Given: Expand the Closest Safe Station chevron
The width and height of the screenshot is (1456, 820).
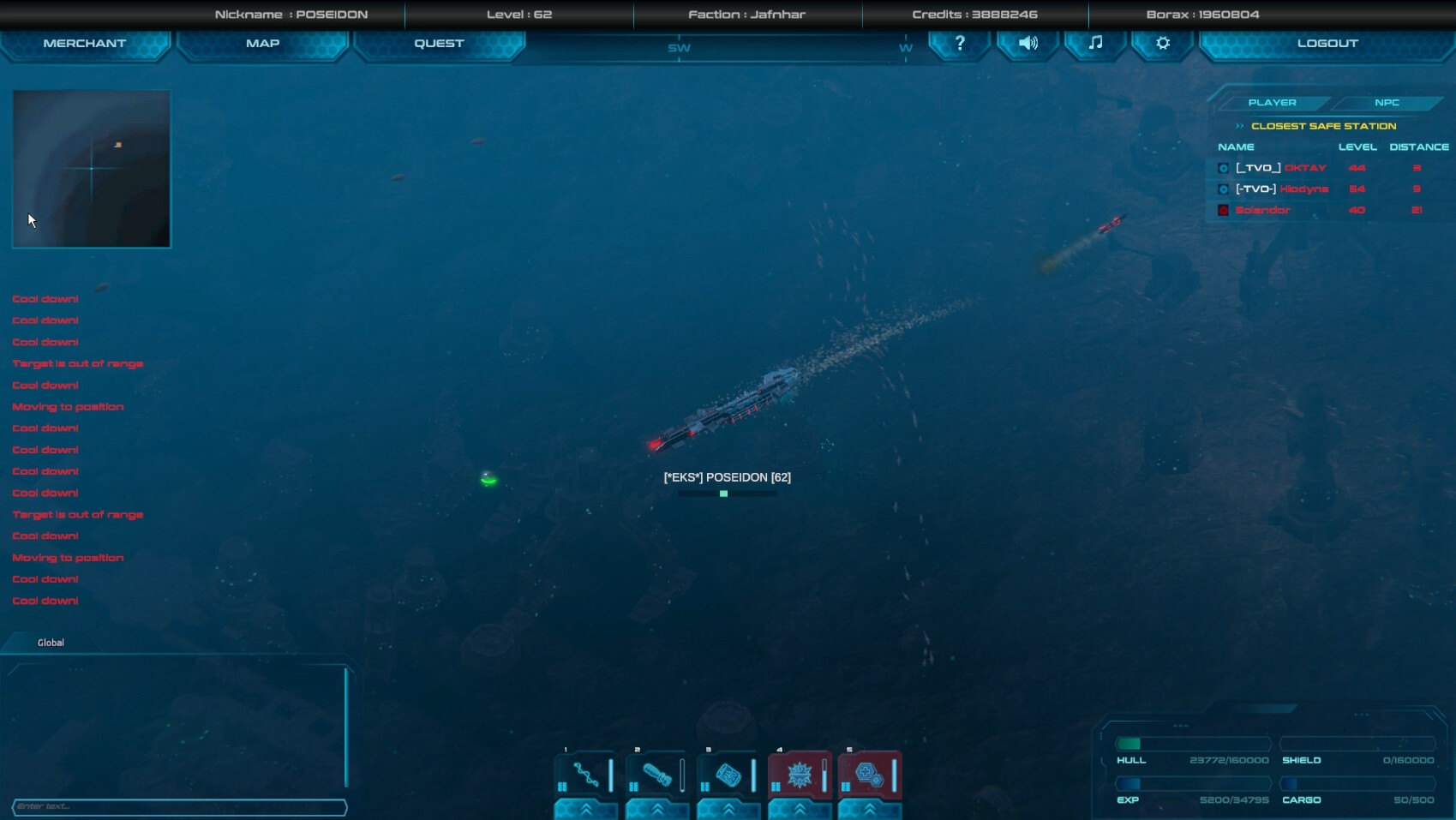Looking at the screenshot, I should [1239, 125].
